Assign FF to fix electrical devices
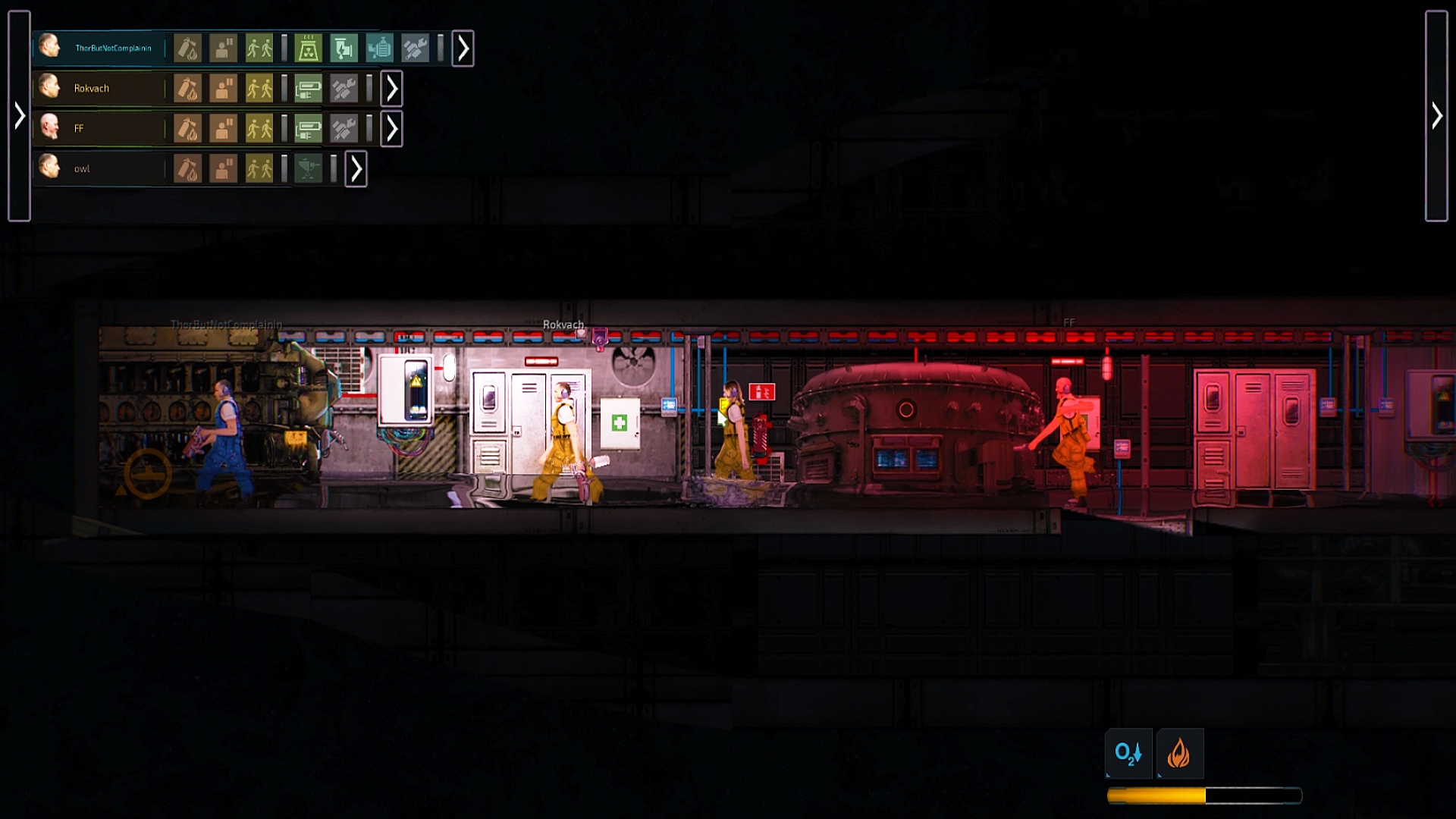 pos(308,128)
